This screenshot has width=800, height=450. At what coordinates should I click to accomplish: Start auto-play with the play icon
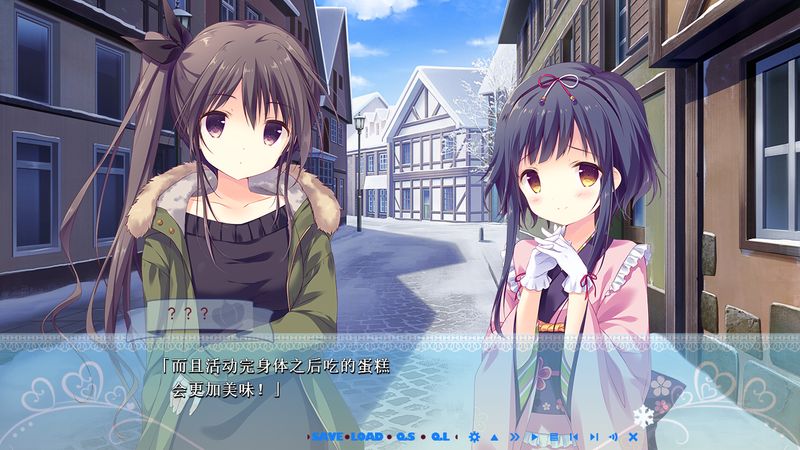point(534,437)
